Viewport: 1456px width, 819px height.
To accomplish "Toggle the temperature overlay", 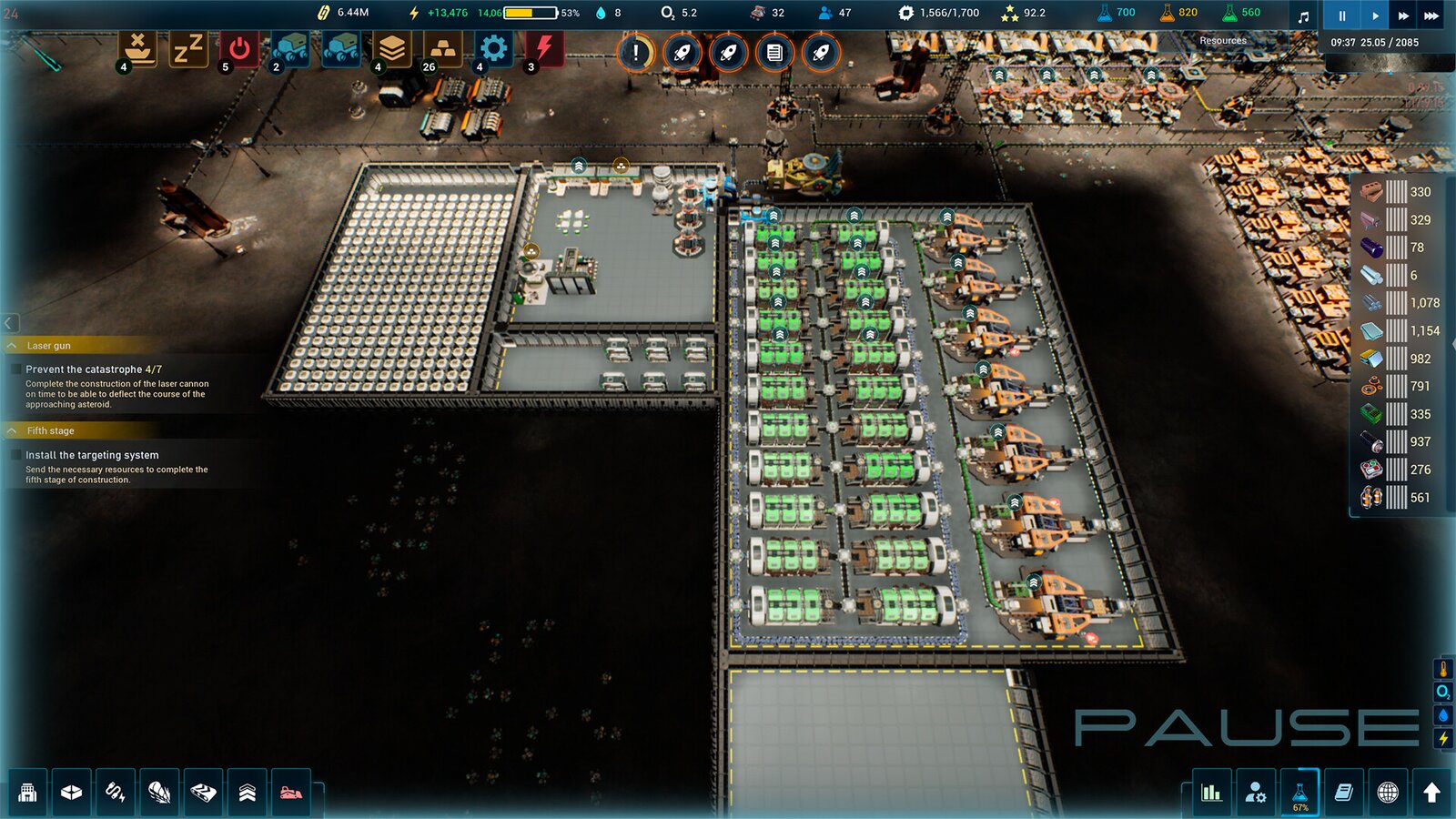I will pos(1443,669).
